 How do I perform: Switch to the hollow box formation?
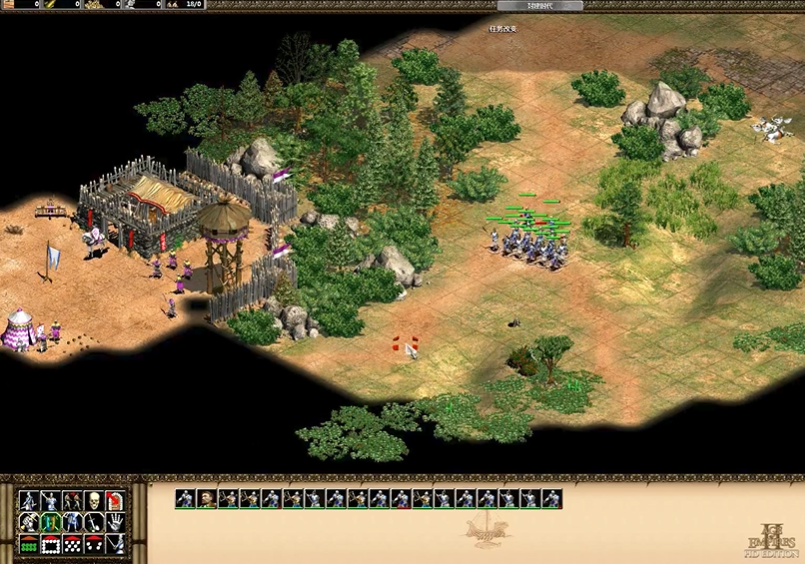click(49, 544)
